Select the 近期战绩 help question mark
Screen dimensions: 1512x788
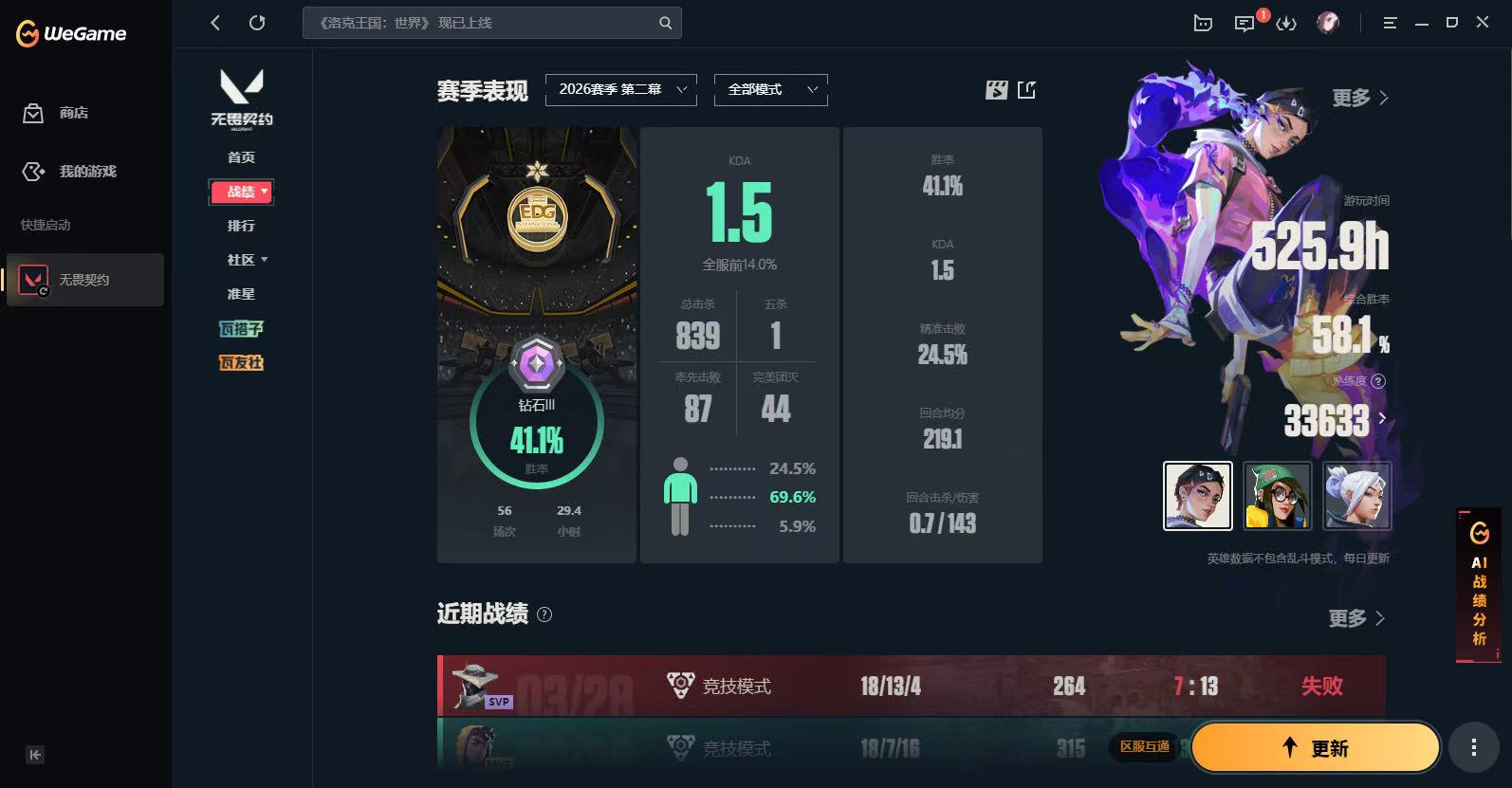pos(544,615)
